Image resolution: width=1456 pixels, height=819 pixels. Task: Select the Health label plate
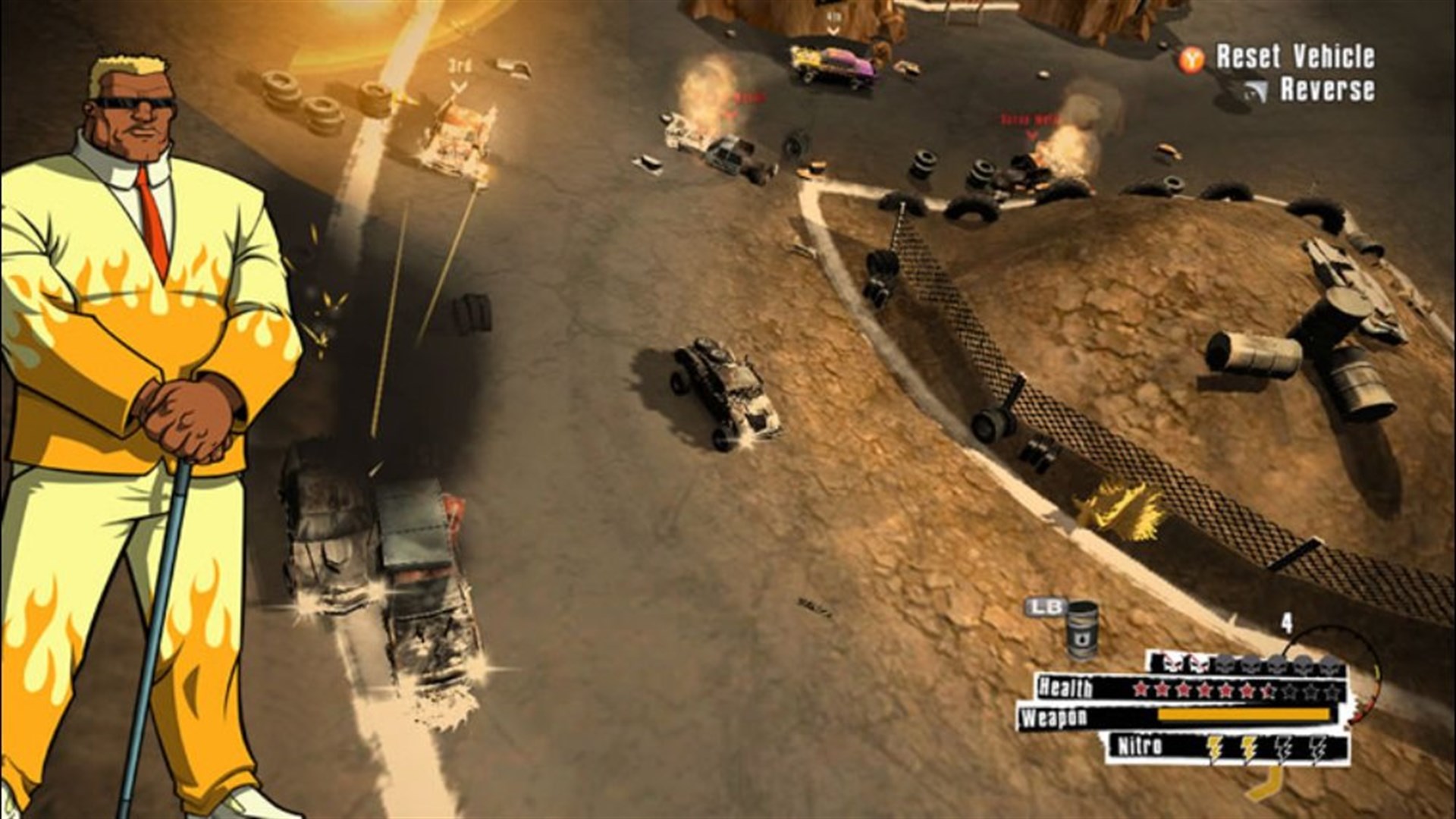(x=1066, y=687)
